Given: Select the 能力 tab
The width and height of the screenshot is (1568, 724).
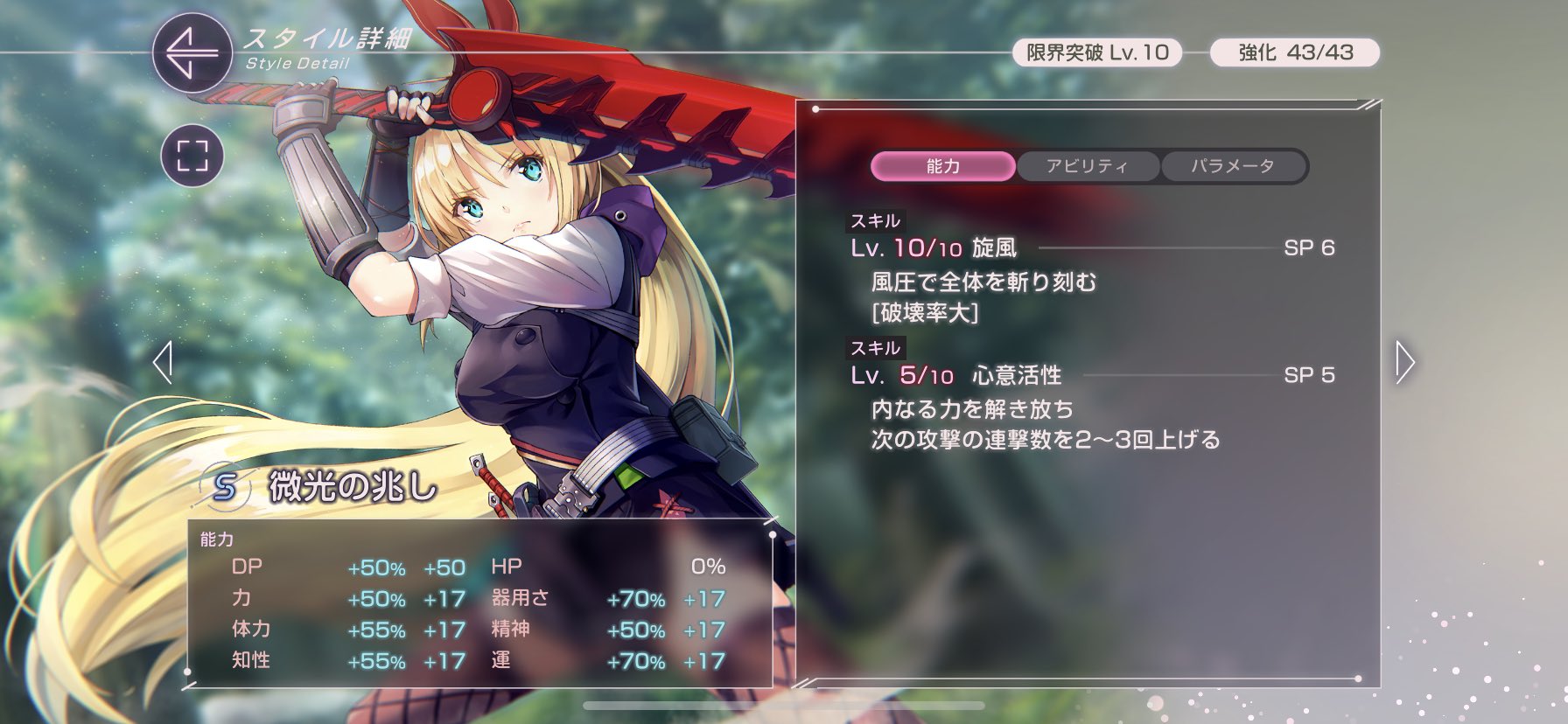Looking at the screenshot, I should 943,166.
